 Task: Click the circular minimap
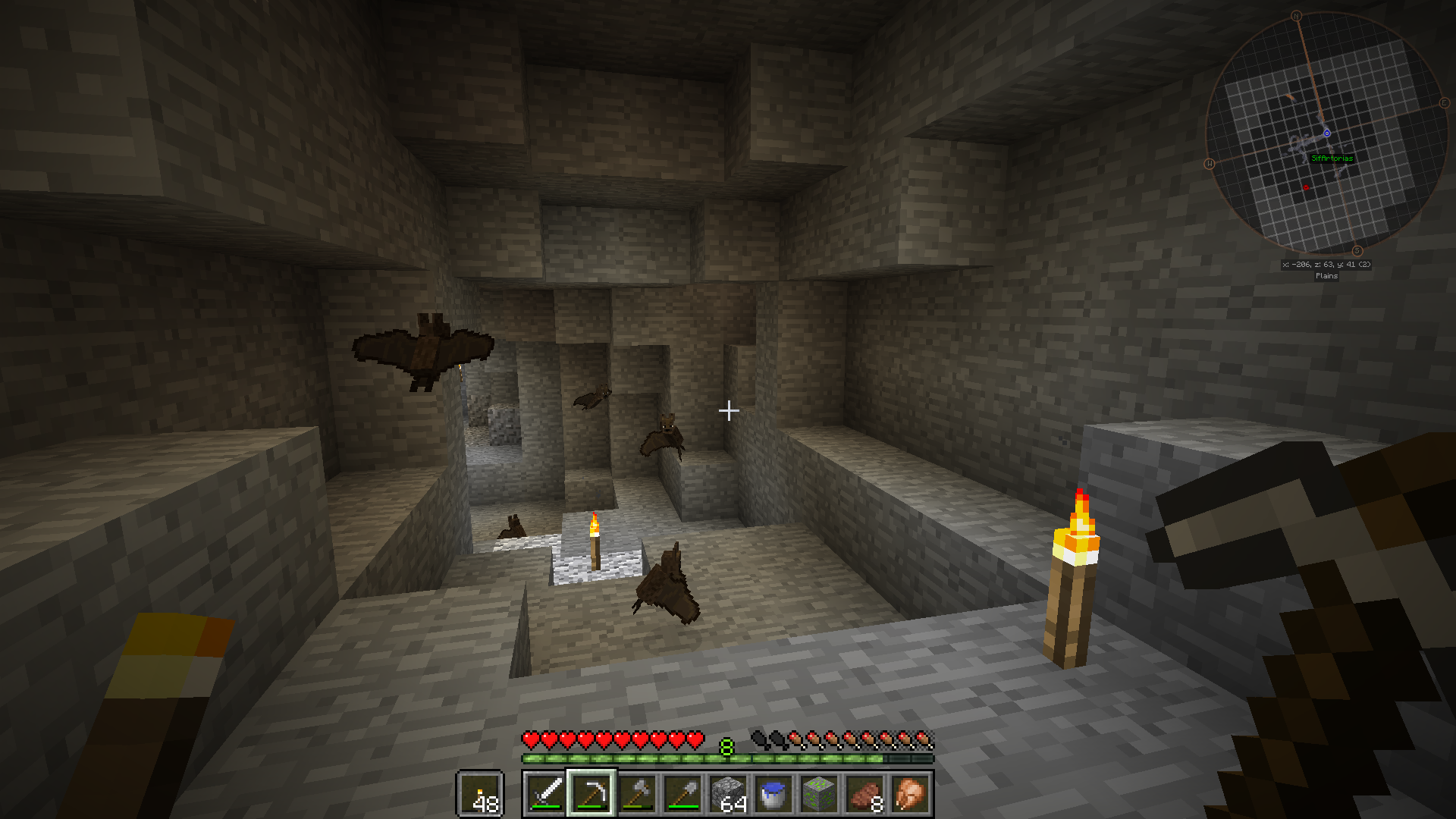point(1326,133)
